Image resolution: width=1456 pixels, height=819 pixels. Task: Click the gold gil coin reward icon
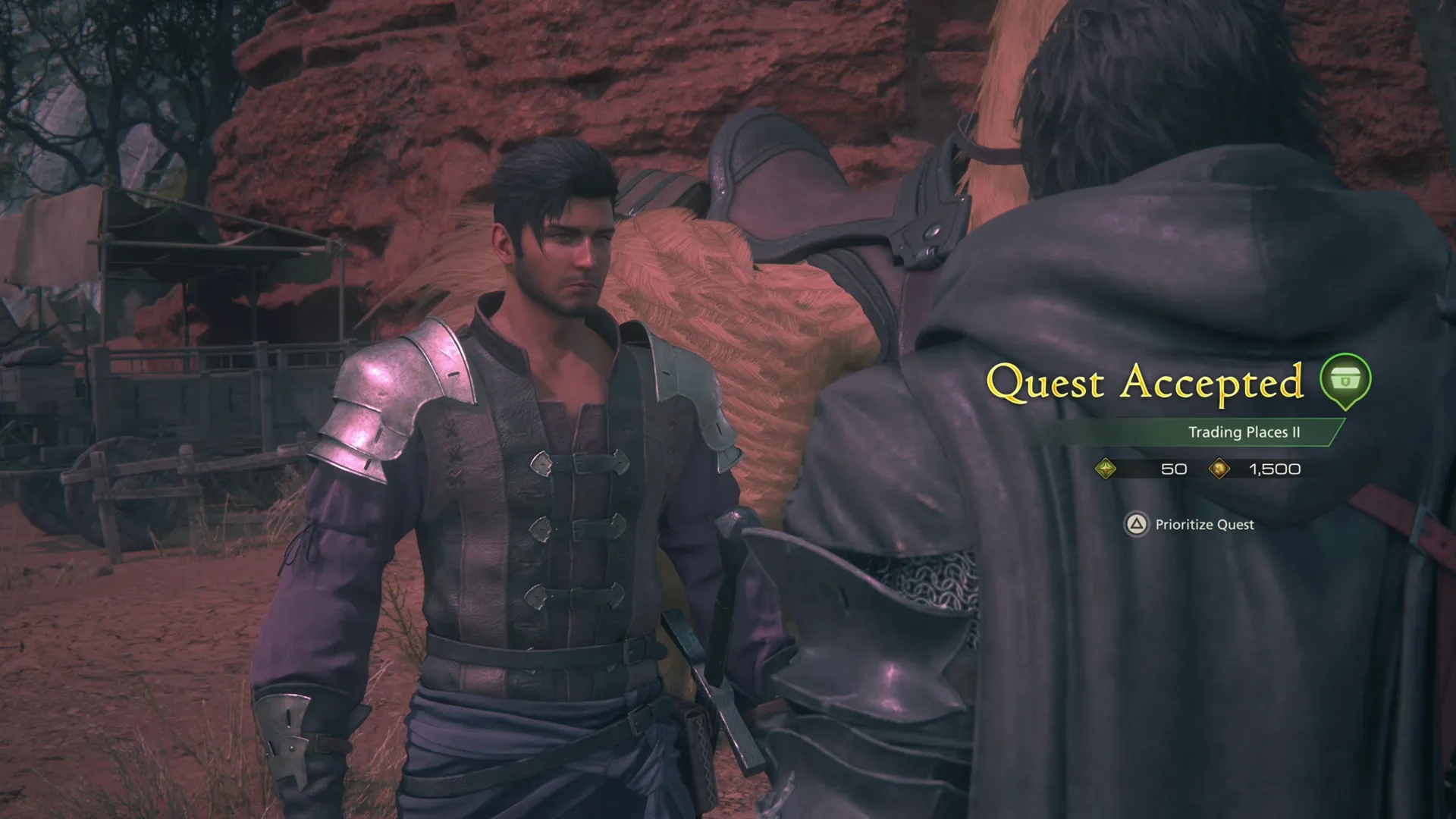pos(1221,469)
